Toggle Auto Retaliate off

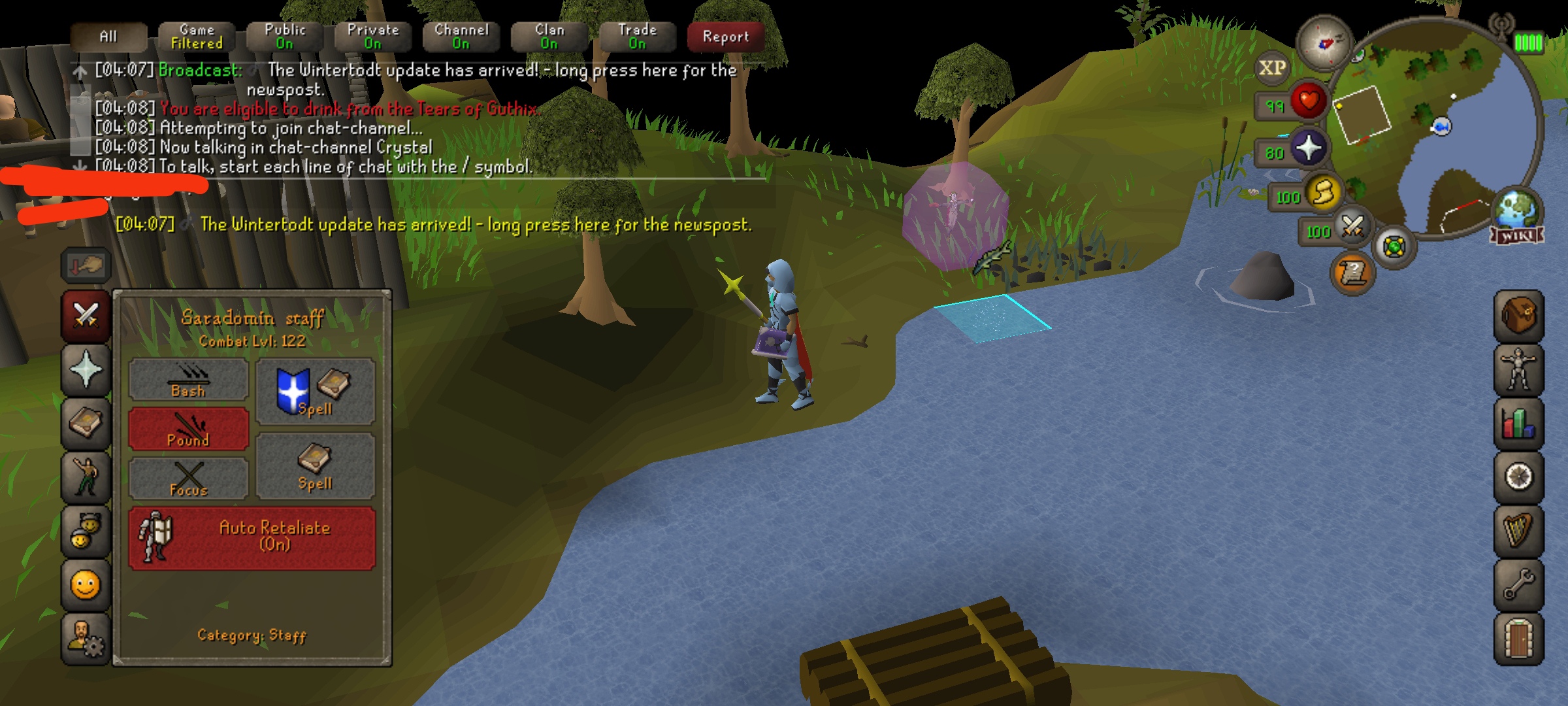click(x=252, y=537)
